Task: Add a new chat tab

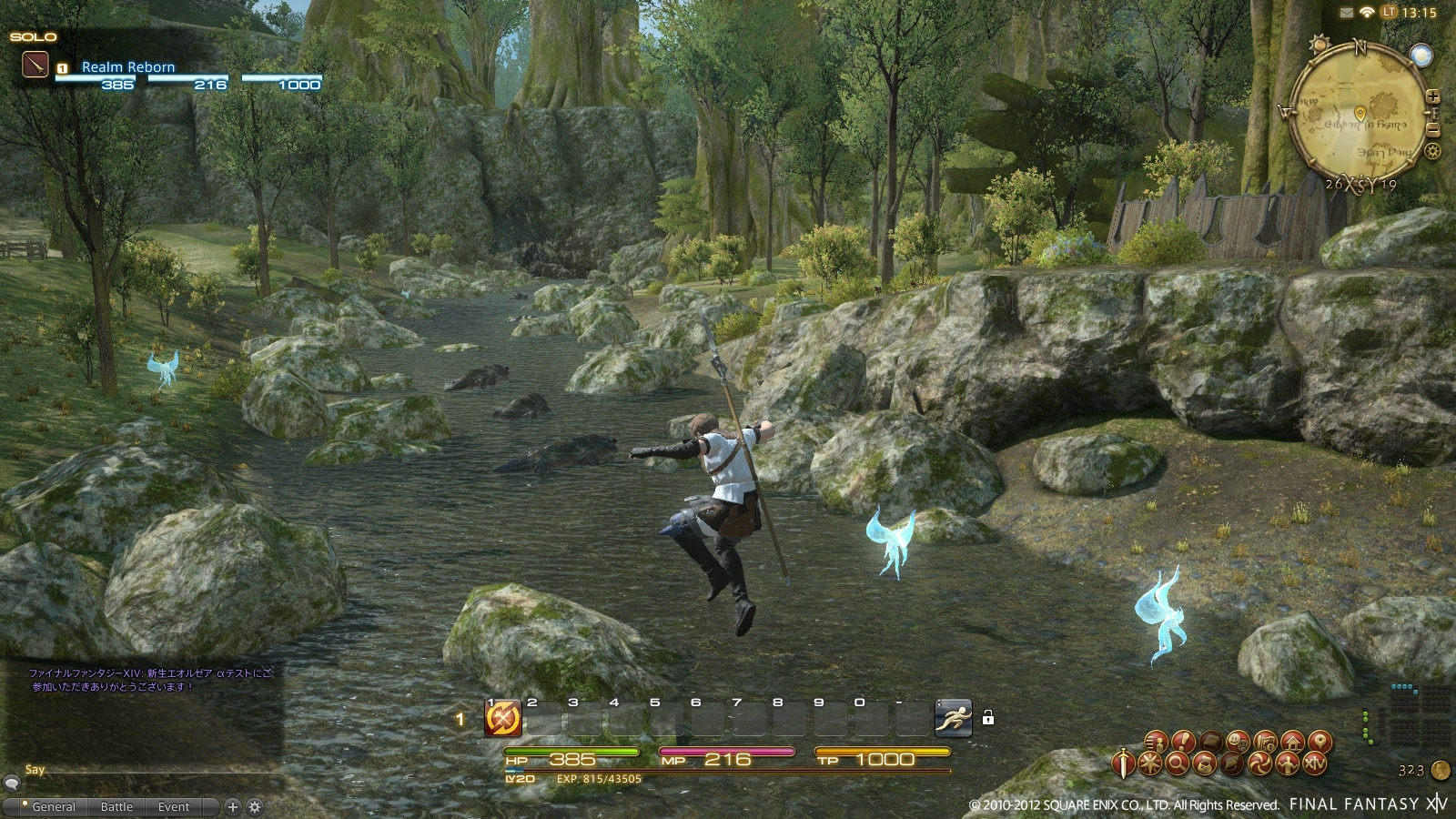Action: 233,806
